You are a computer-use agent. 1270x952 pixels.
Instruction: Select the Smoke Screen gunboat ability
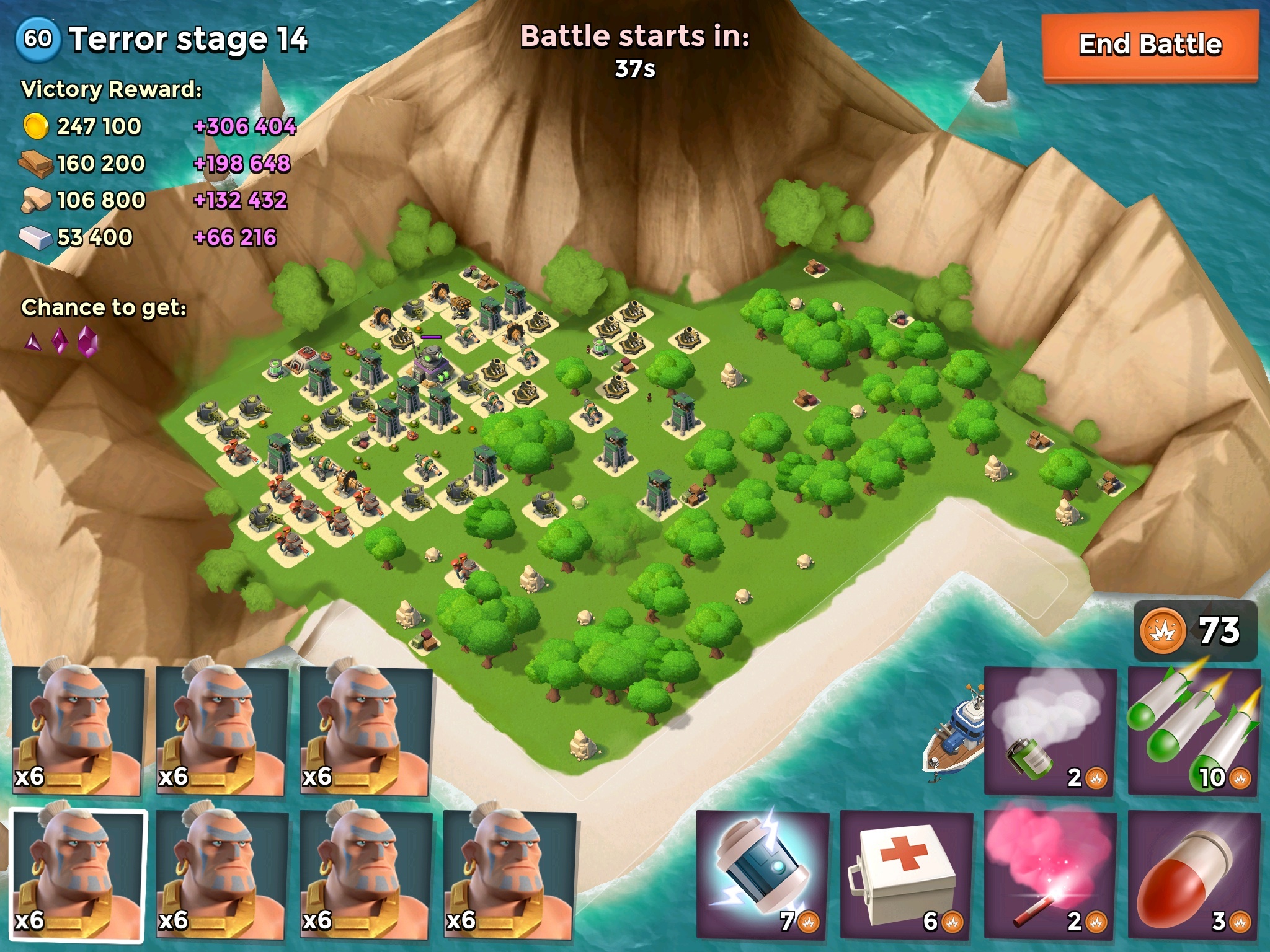(1050, 731)
